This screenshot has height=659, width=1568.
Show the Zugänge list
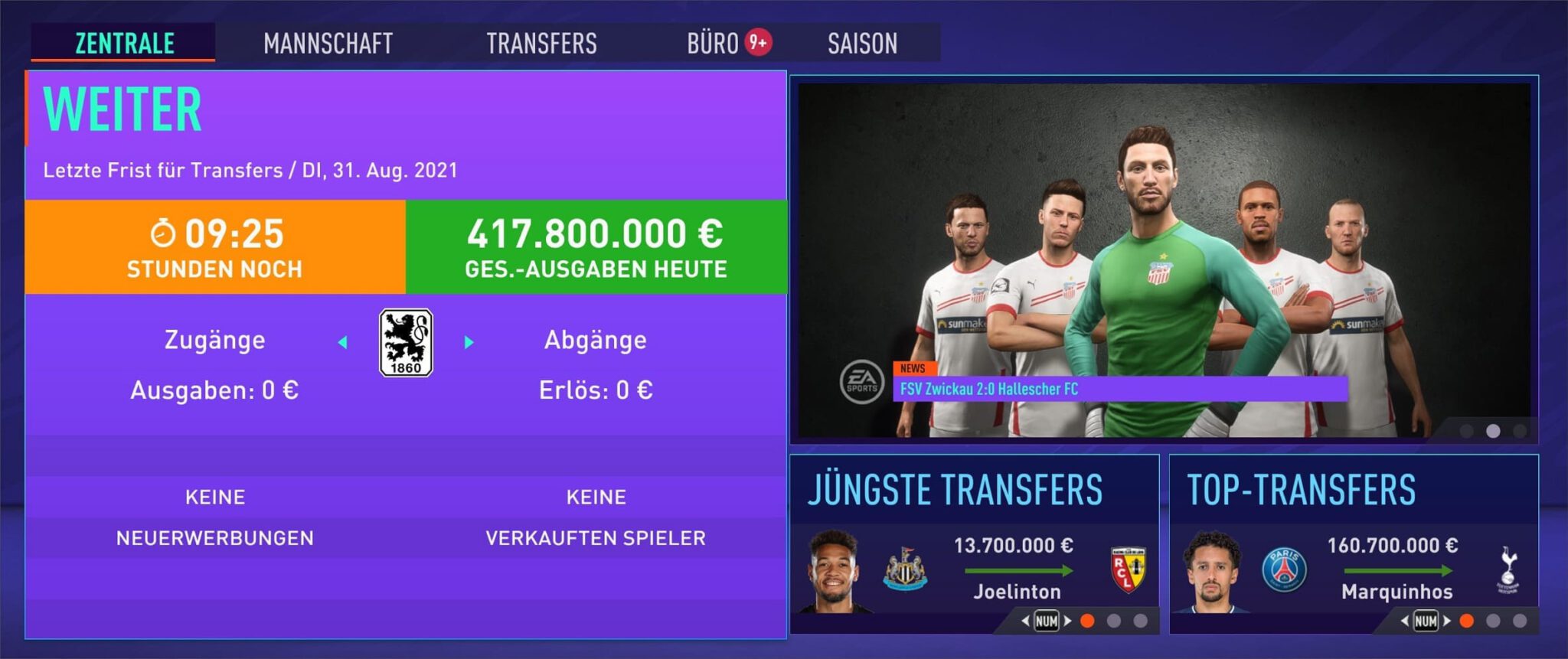pos(214,340)
